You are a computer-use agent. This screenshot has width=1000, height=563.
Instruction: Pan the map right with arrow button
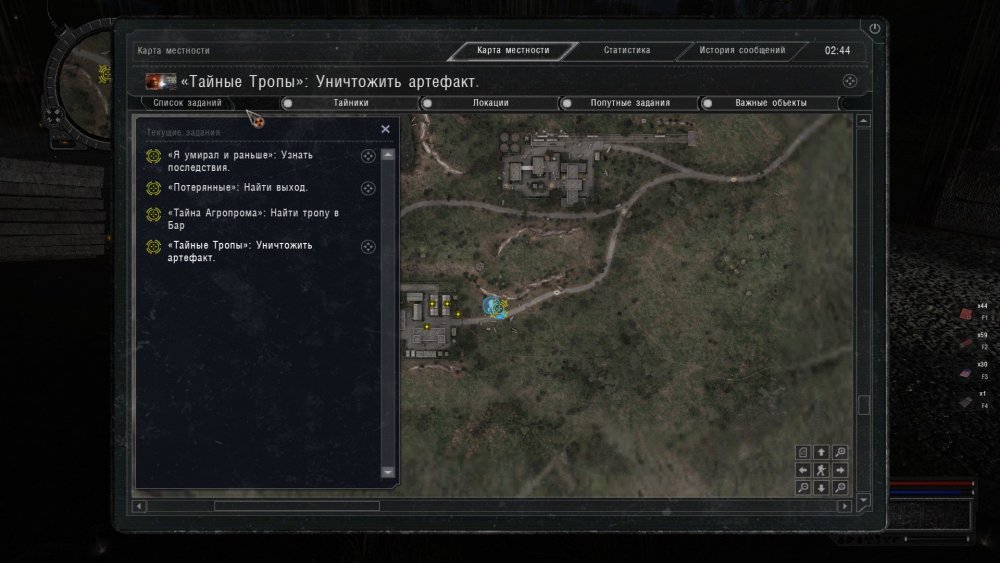(x=840, y=469)
